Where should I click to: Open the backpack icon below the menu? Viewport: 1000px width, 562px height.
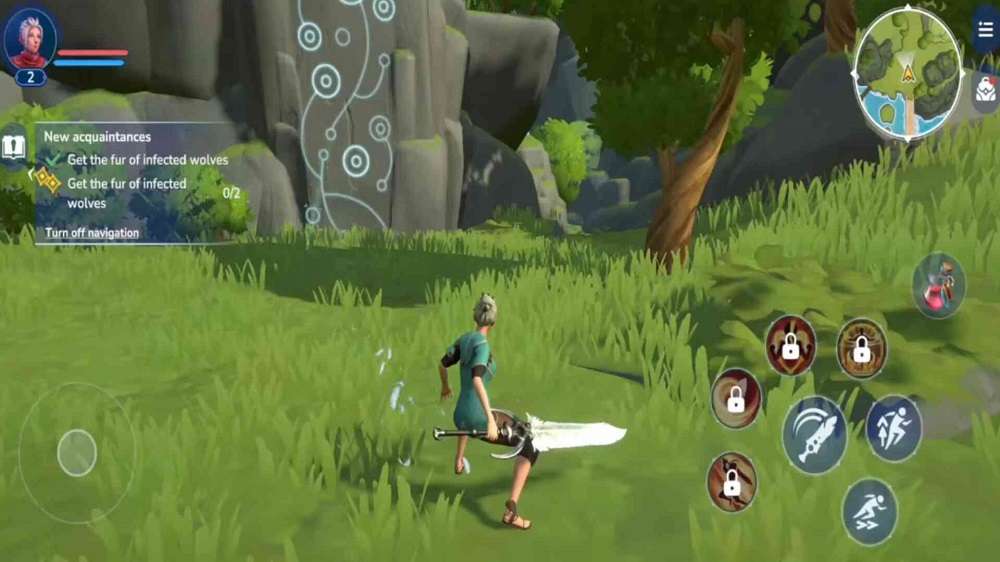coord(985,91)
